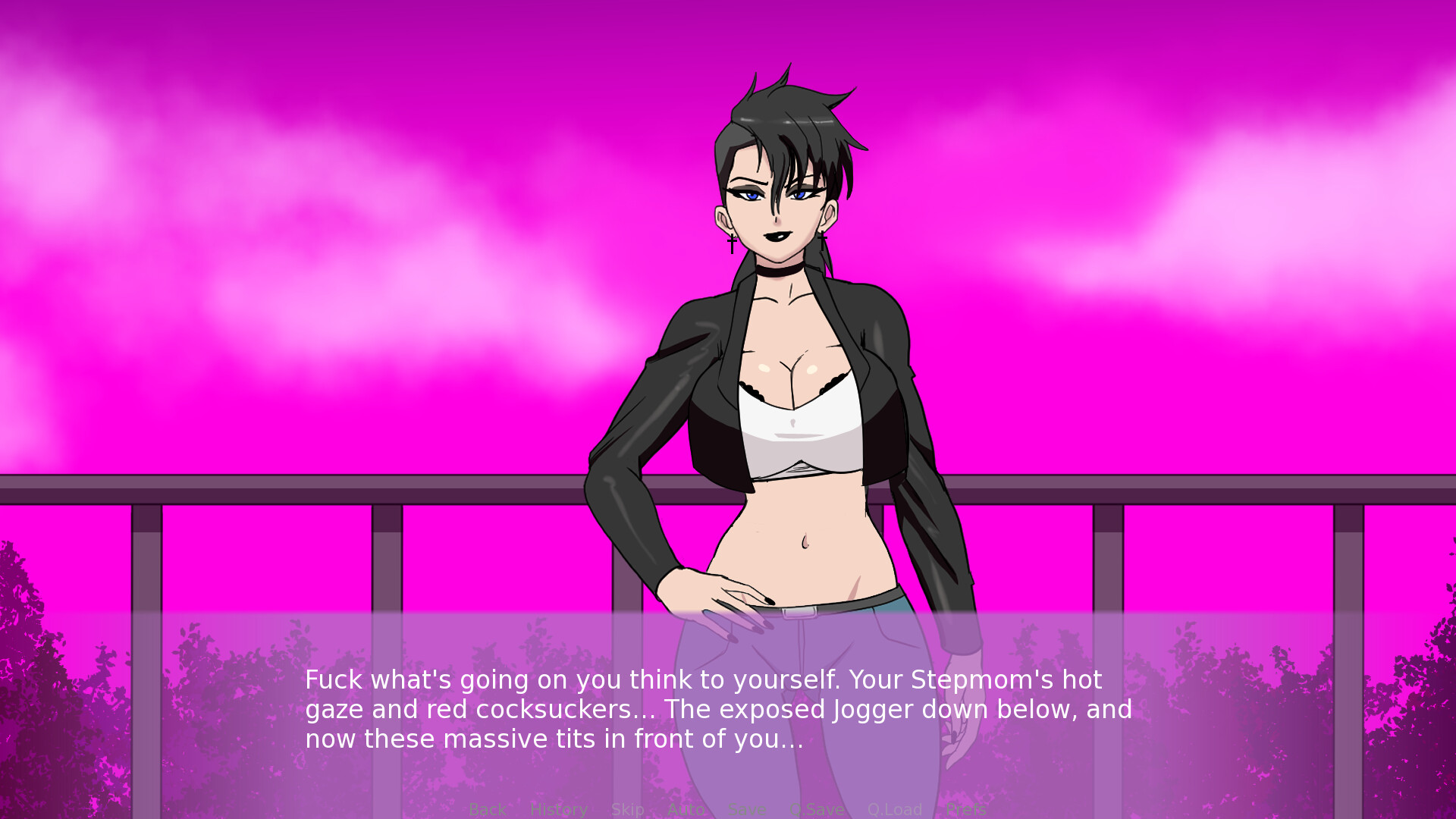Toggle Auto to stop automatic advancing
The height and width of the screenshot is (819, 1456).
(686, 809)
